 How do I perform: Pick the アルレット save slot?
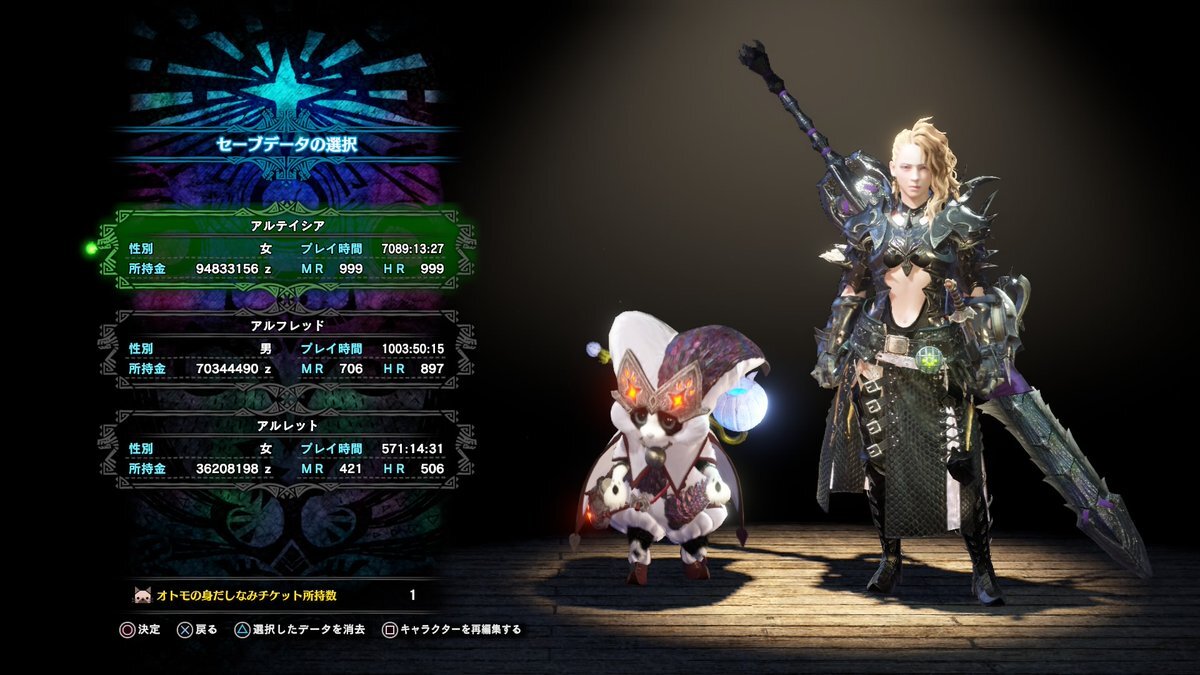[x=286, y=446]
